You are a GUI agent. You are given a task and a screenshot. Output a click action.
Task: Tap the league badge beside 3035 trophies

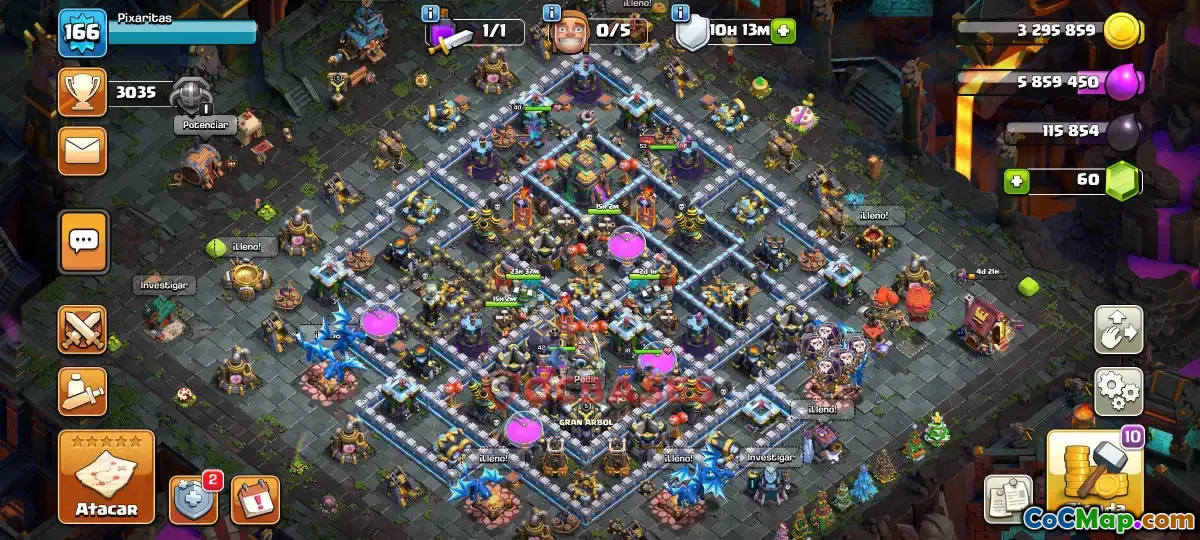(x=190, y=95)
